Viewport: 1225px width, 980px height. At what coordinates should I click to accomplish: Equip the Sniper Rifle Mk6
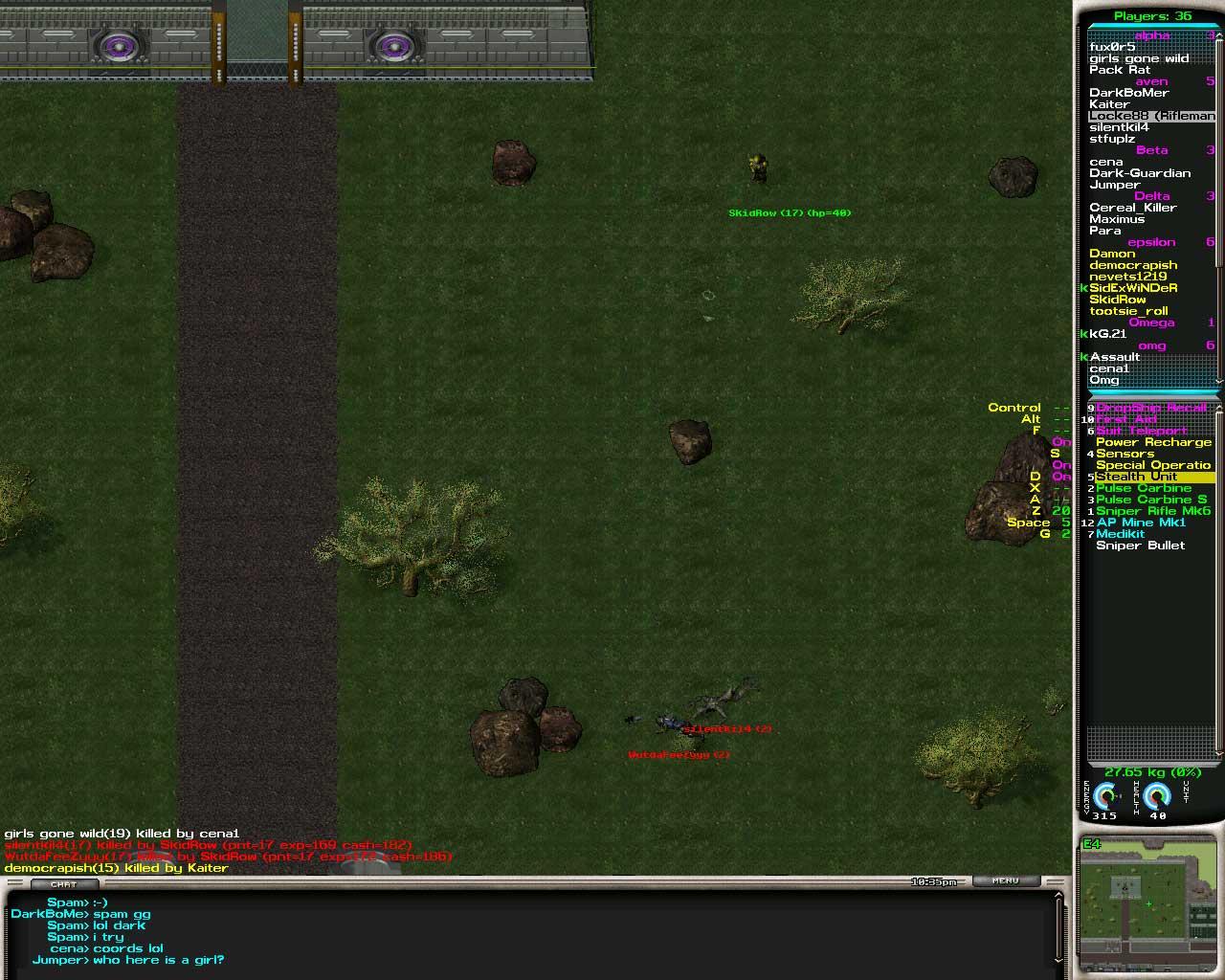pyautogui.click(x=1153, y=511)
